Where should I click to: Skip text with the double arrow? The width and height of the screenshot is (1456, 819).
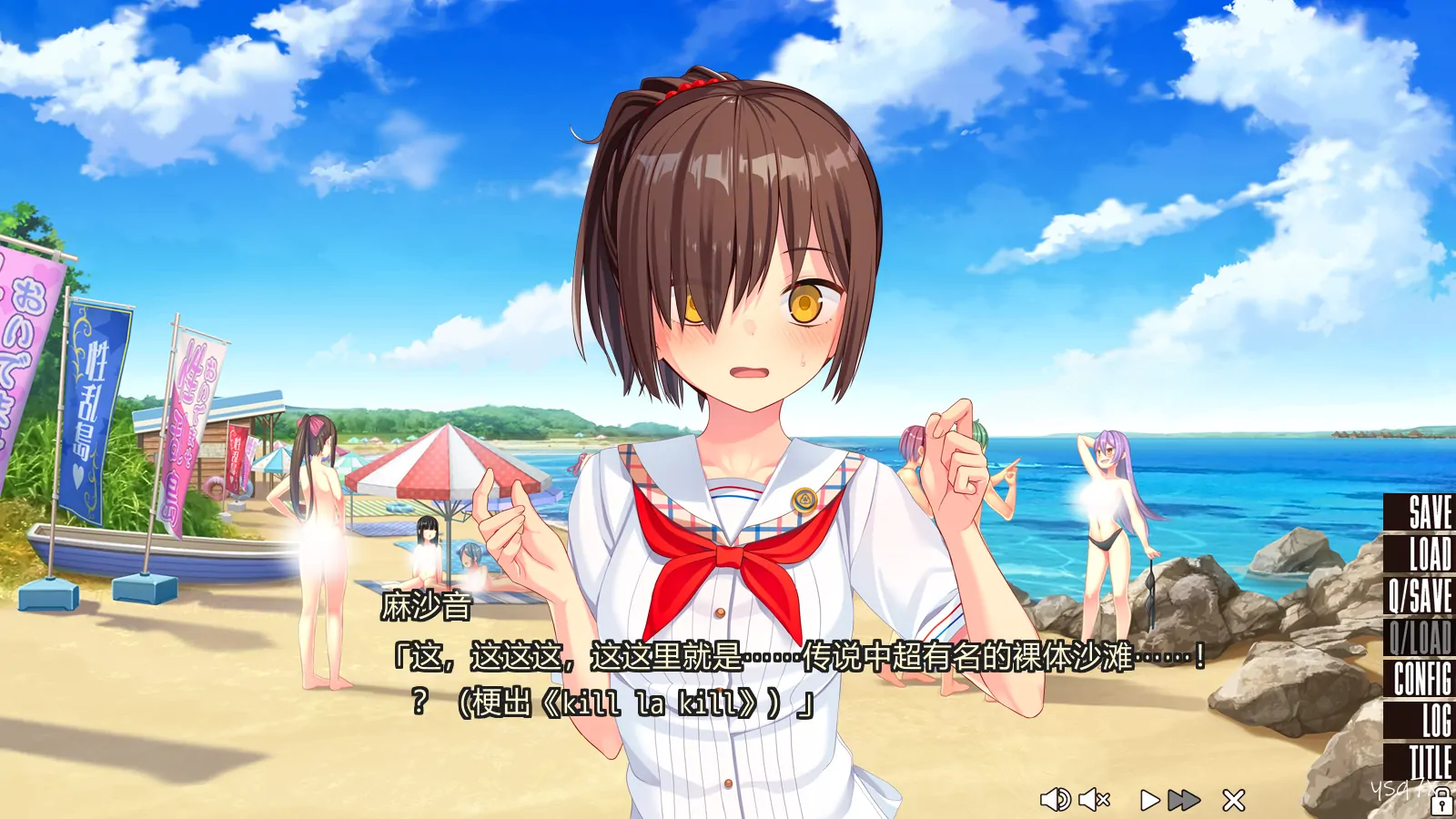[x=1183, y=800]
